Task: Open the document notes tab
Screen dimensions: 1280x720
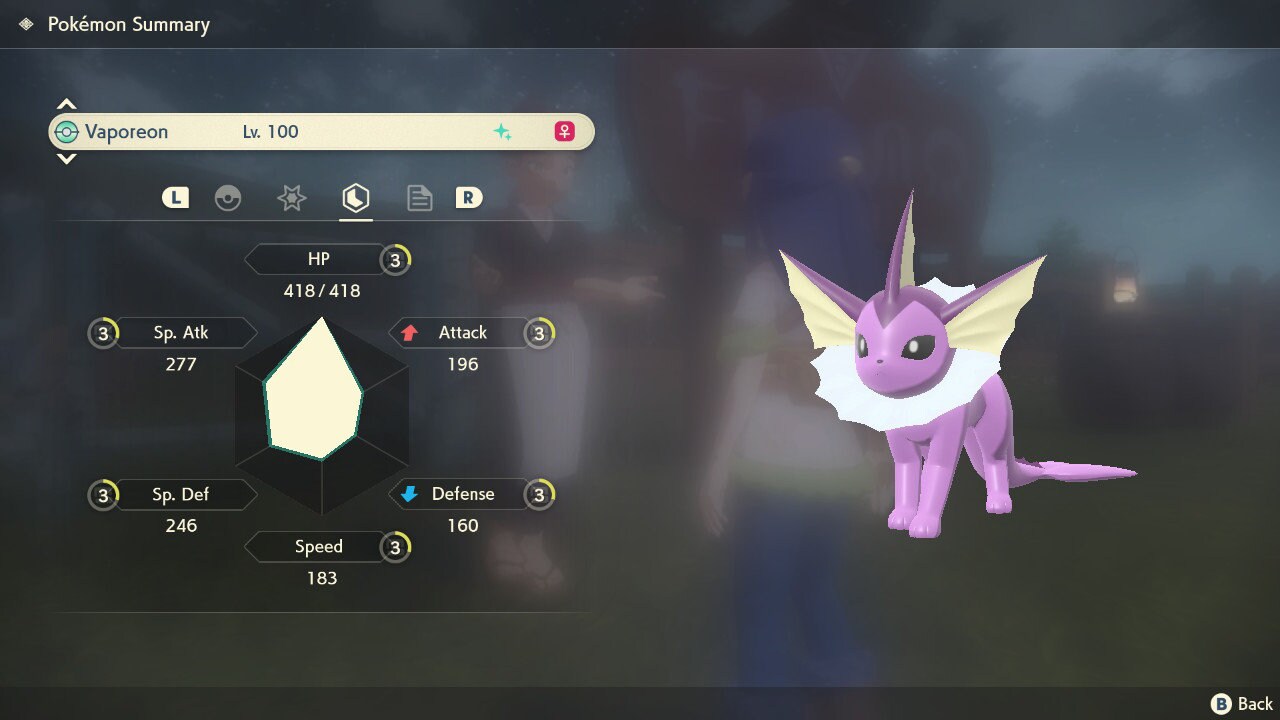Action: tap(419, 198)
